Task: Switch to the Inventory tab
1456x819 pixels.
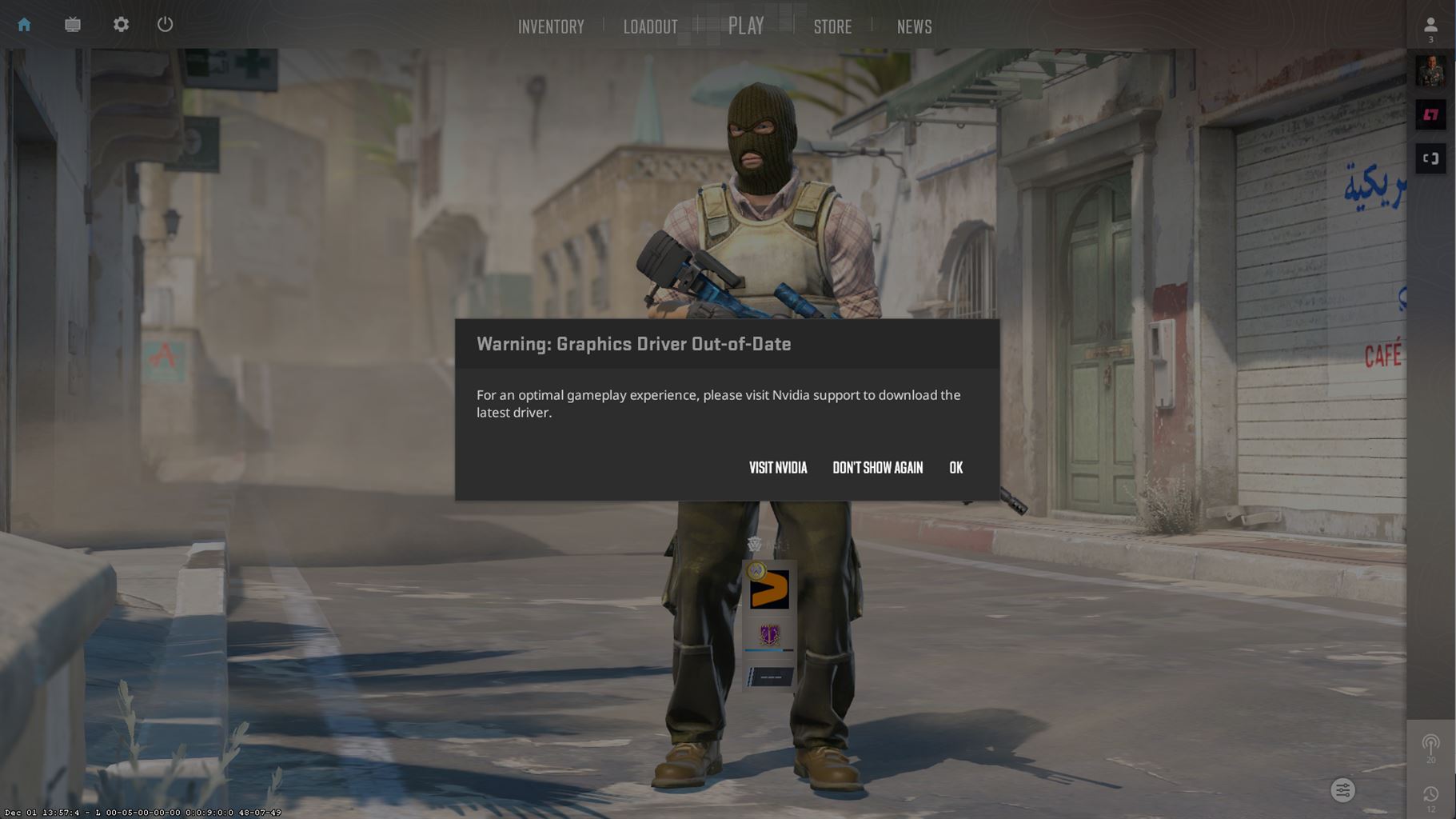Action: tap(551, 26)
